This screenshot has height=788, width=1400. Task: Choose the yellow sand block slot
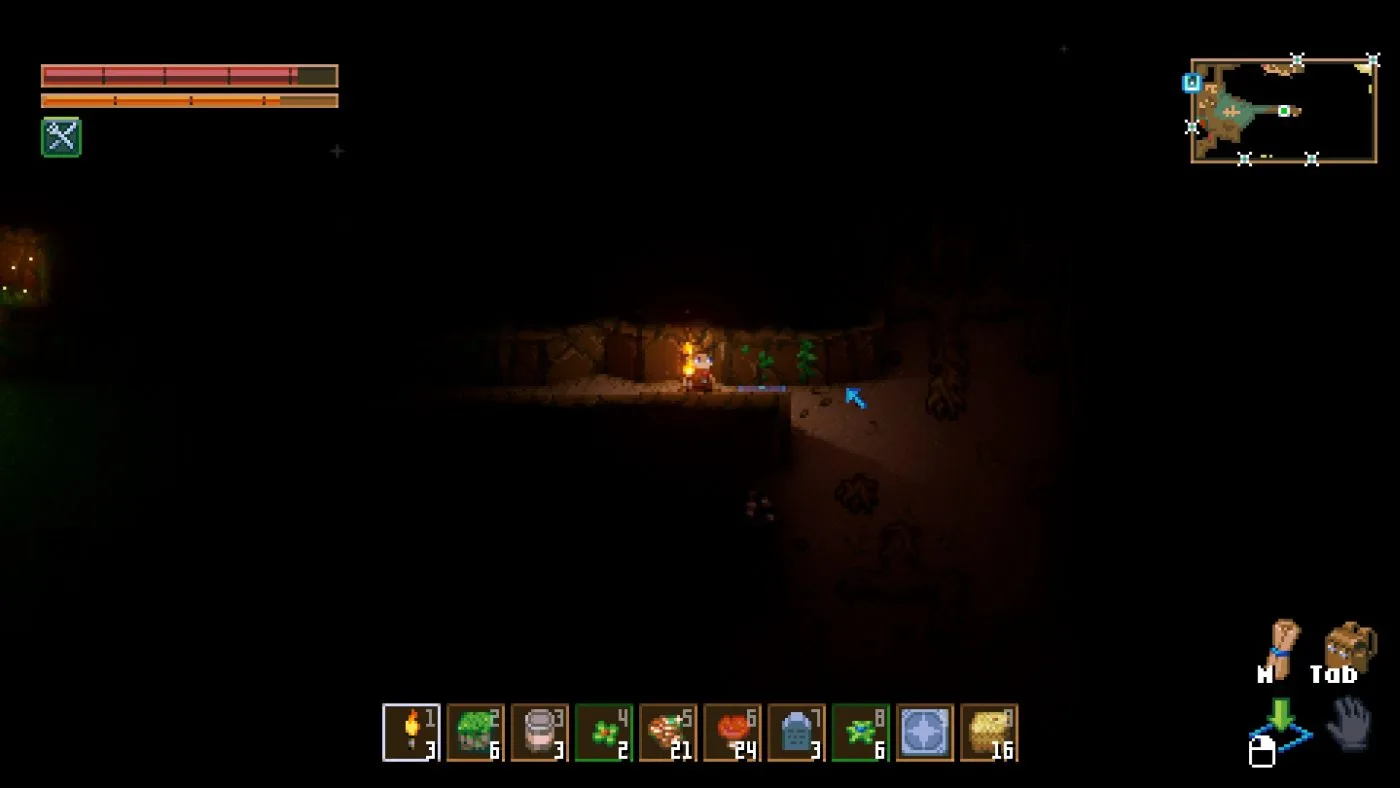[x=989, y=732]
